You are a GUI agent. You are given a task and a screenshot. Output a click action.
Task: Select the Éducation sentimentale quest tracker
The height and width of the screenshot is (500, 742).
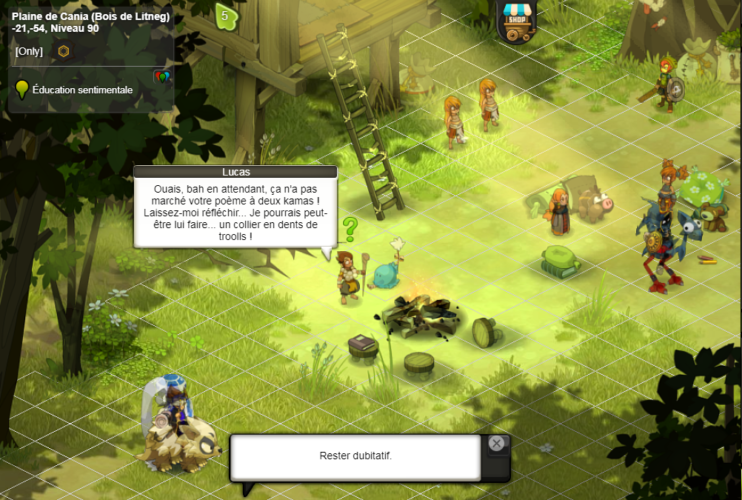[x=82, y=90]
